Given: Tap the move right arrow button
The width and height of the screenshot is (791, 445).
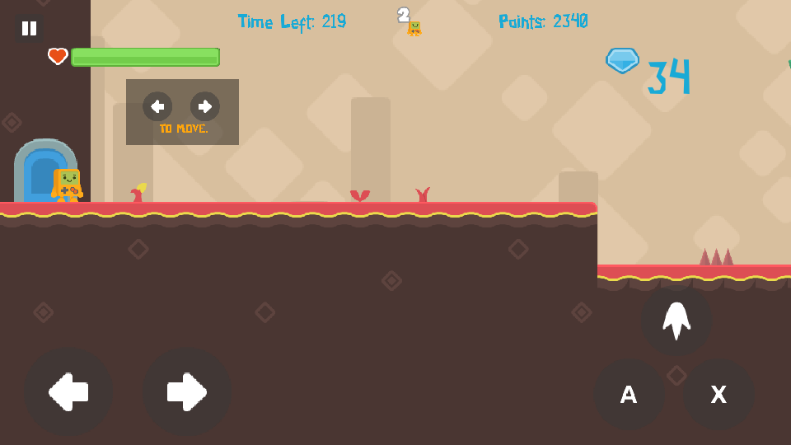Looking at the screenshot, I should (x=187, y=392).
